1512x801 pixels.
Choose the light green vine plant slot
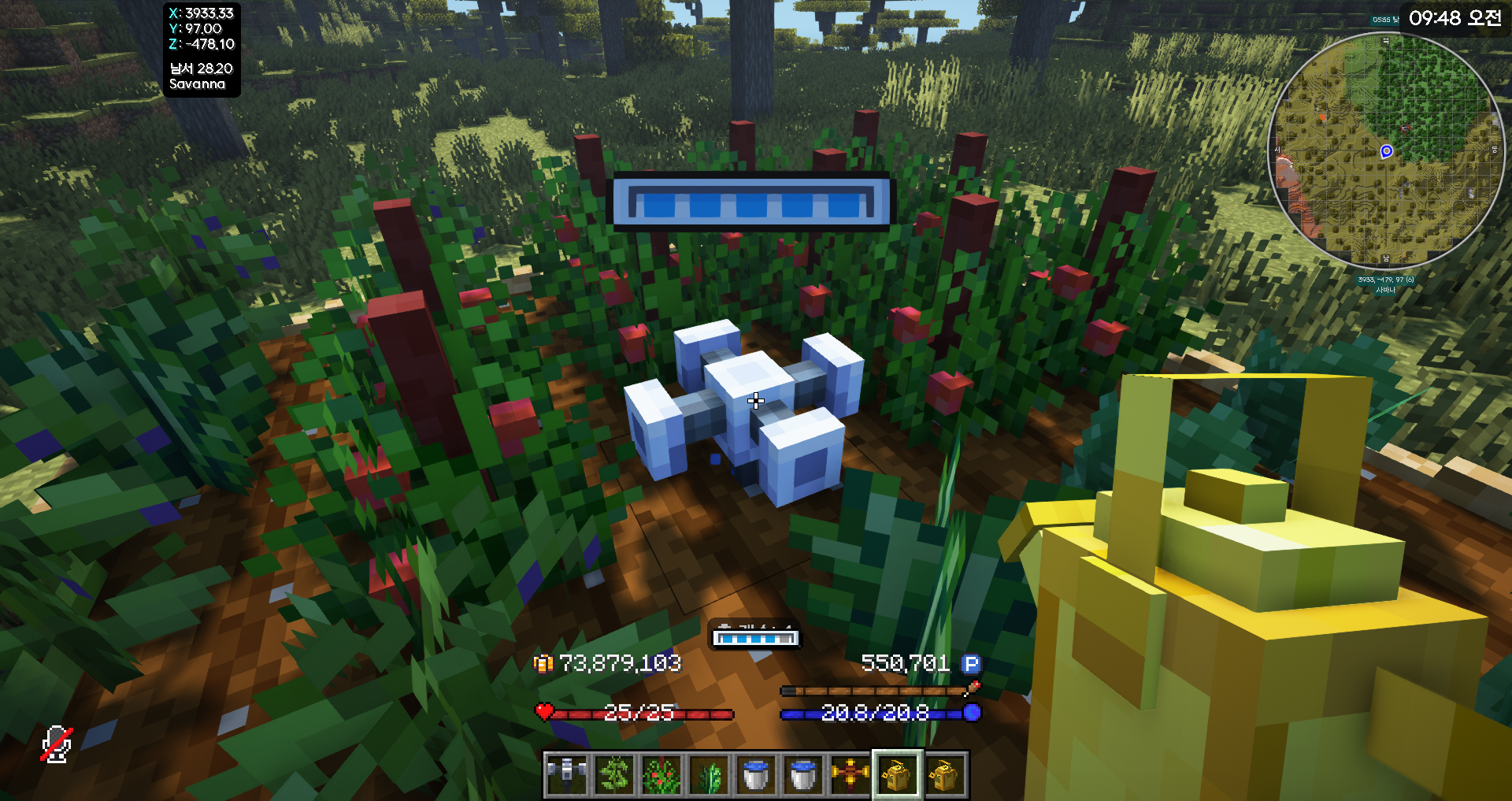pyautogui.click(x=613, y=774)
